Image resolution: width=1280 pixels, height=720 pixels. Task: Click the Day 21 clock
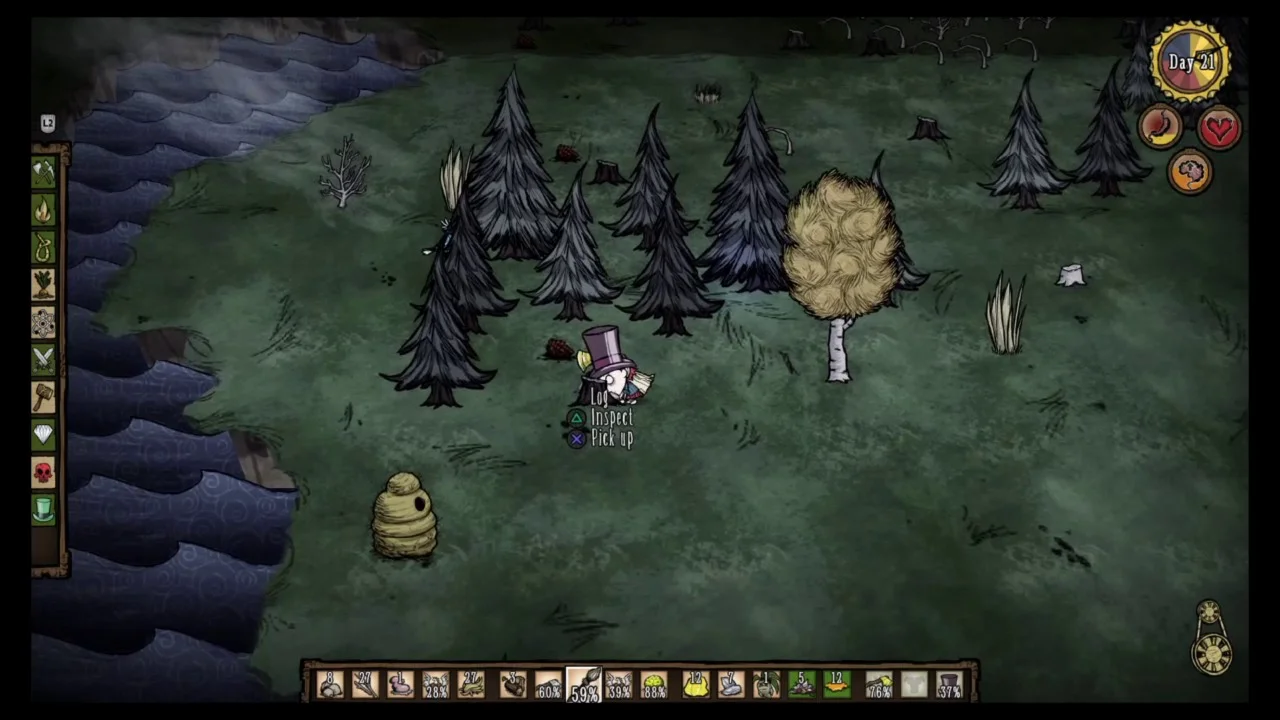(1190, 60)
